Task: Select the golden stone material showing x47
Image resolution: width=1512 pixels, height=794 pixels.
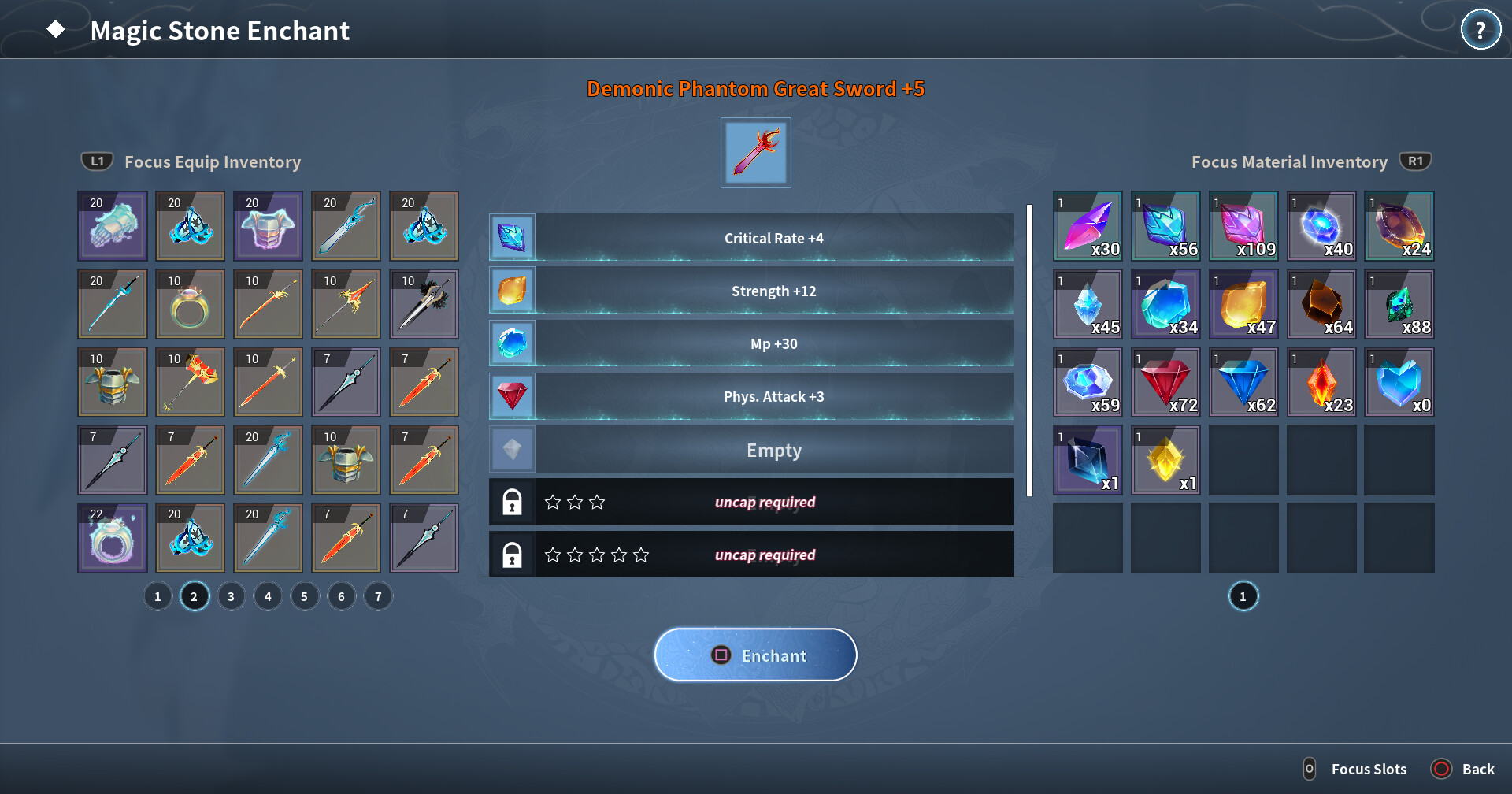Action: pyautogui.click(x=1243, y=304)
